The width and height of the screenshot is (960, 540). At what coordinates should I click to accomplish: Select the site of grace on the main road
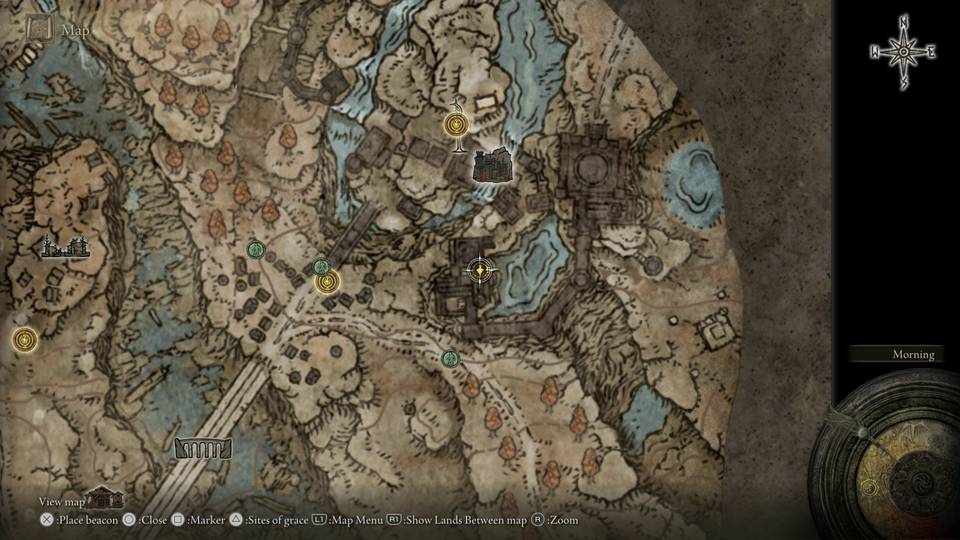tap(327, 282)
